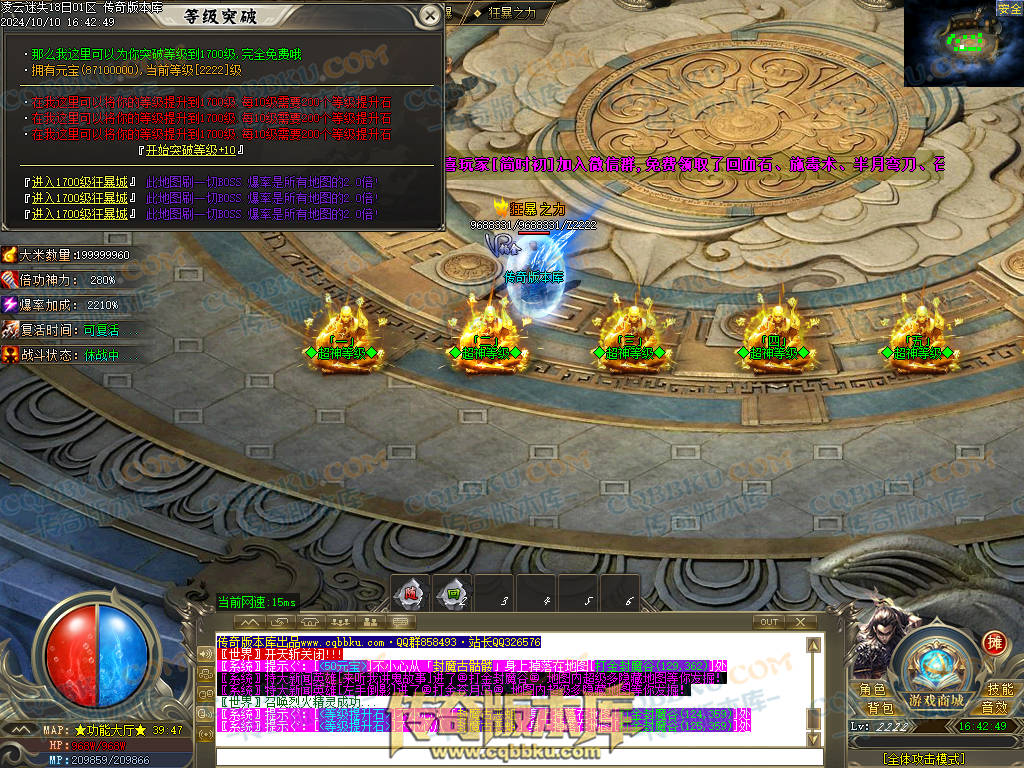Open the 技能 skills panel
The image size is (1024, 768).
[x=1000, y=690]
